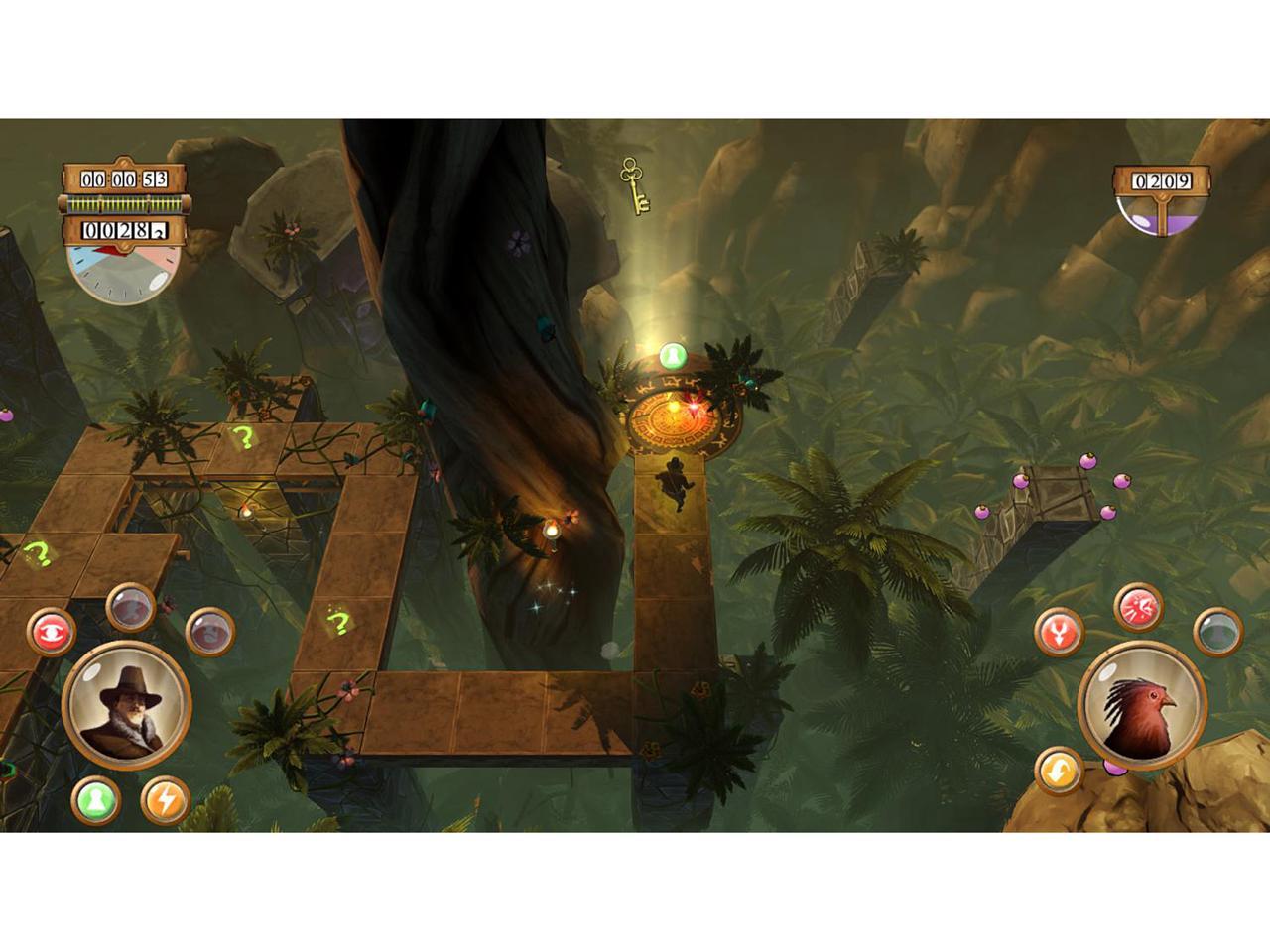Select the explorer character portrait

pos(127,703)
